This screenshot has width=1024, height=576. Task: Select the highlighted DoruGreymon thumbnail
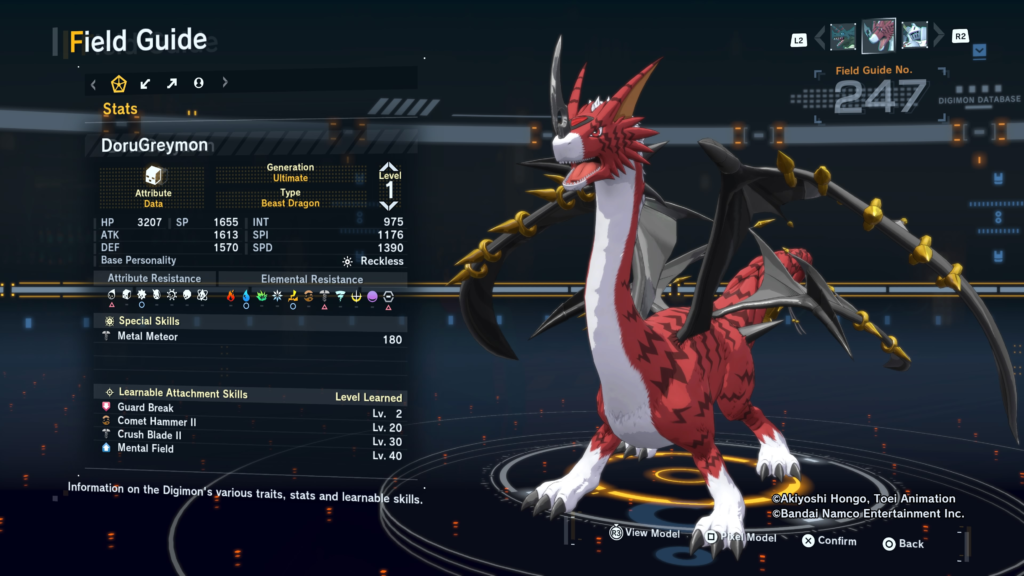click(x=878, y=37)
